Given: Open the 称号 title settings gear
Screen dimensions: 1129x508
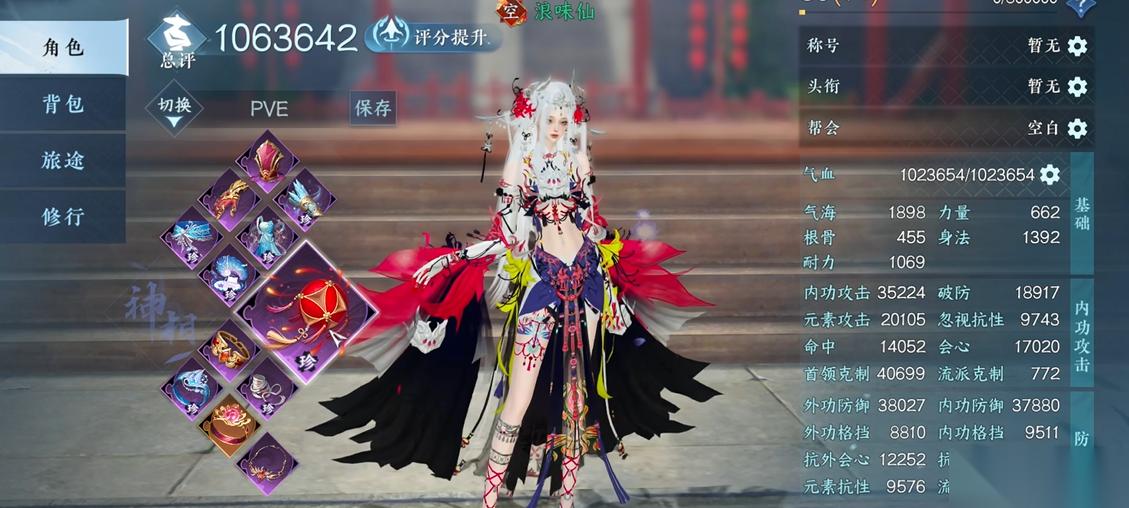Looking at the screenshot, I should 1077,46.
